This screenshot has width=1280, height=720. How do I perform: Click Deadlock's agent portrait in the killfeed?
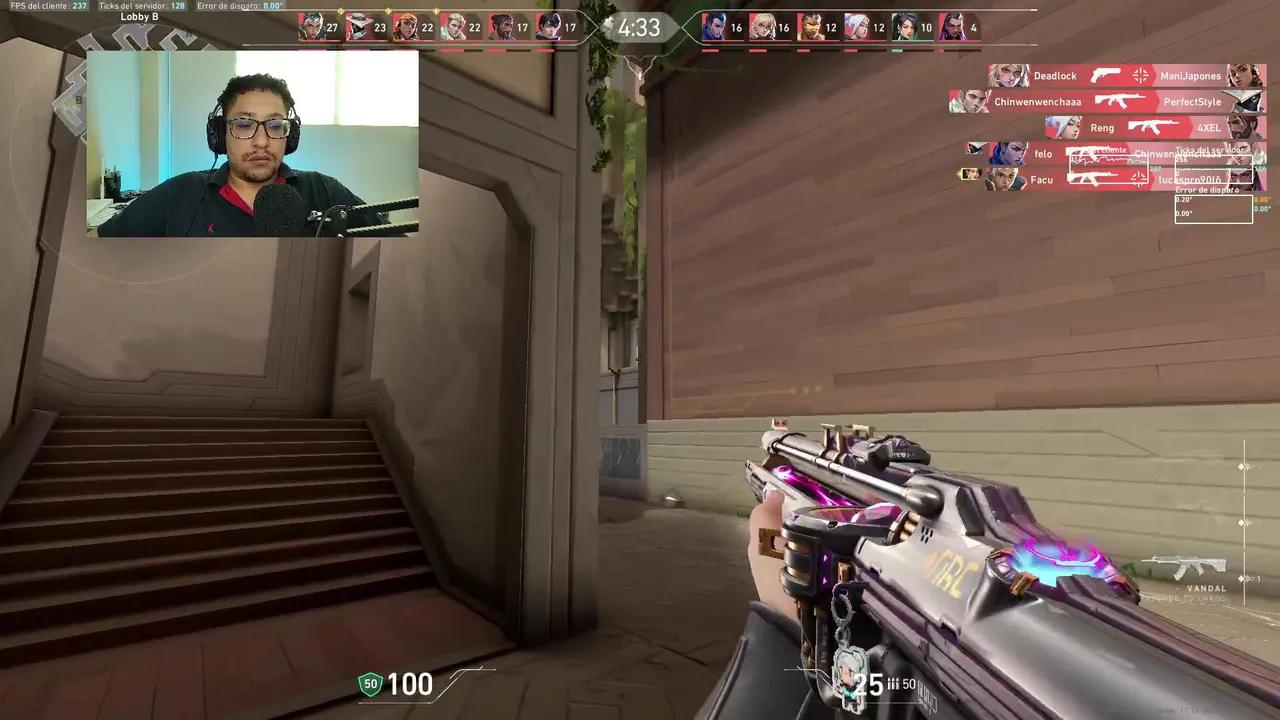1008,75
